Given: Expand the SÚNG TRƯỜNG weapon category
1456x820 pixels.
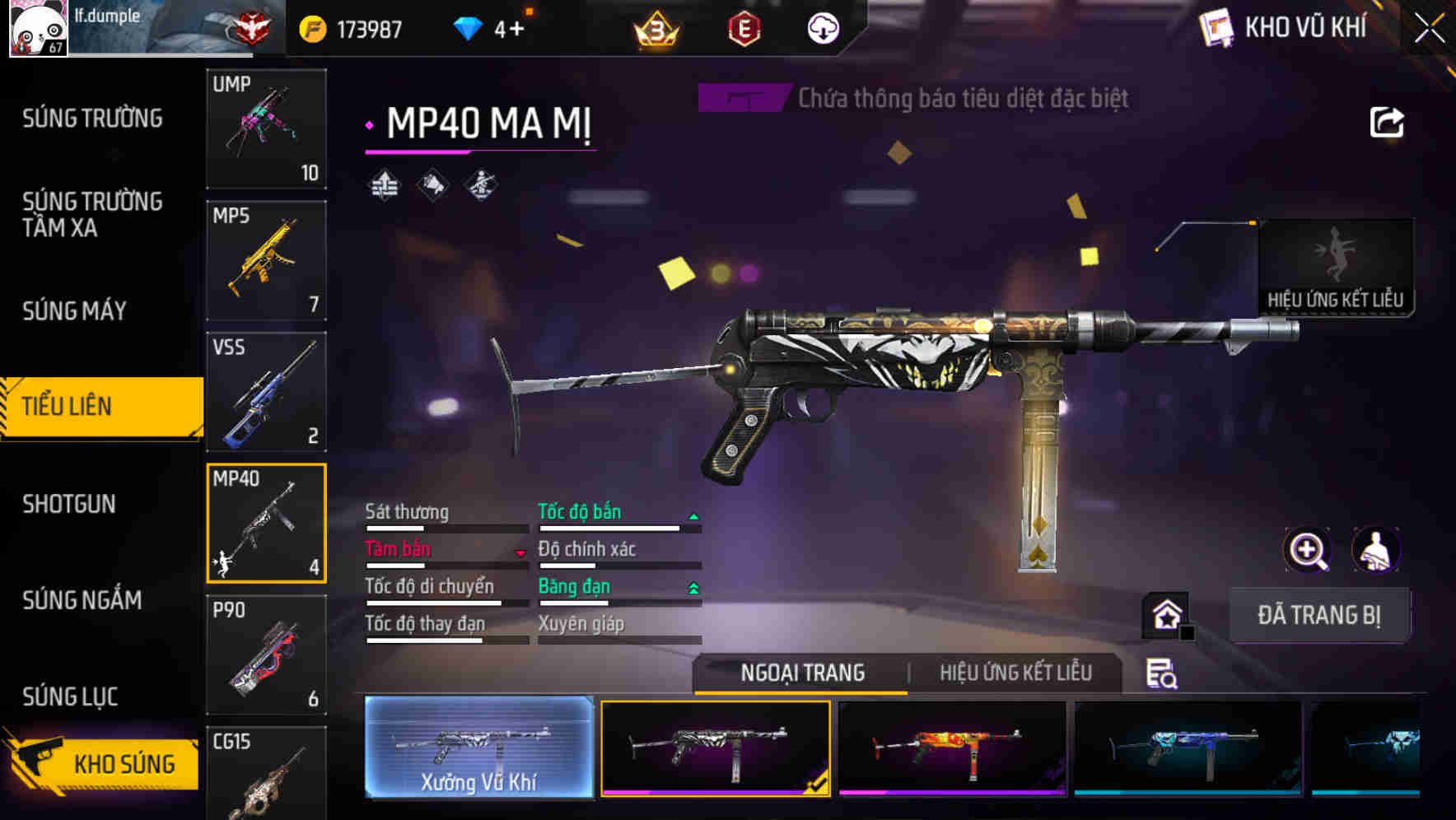Looking at the screenshot, I should pyautogui.click(x=91, y=118).
